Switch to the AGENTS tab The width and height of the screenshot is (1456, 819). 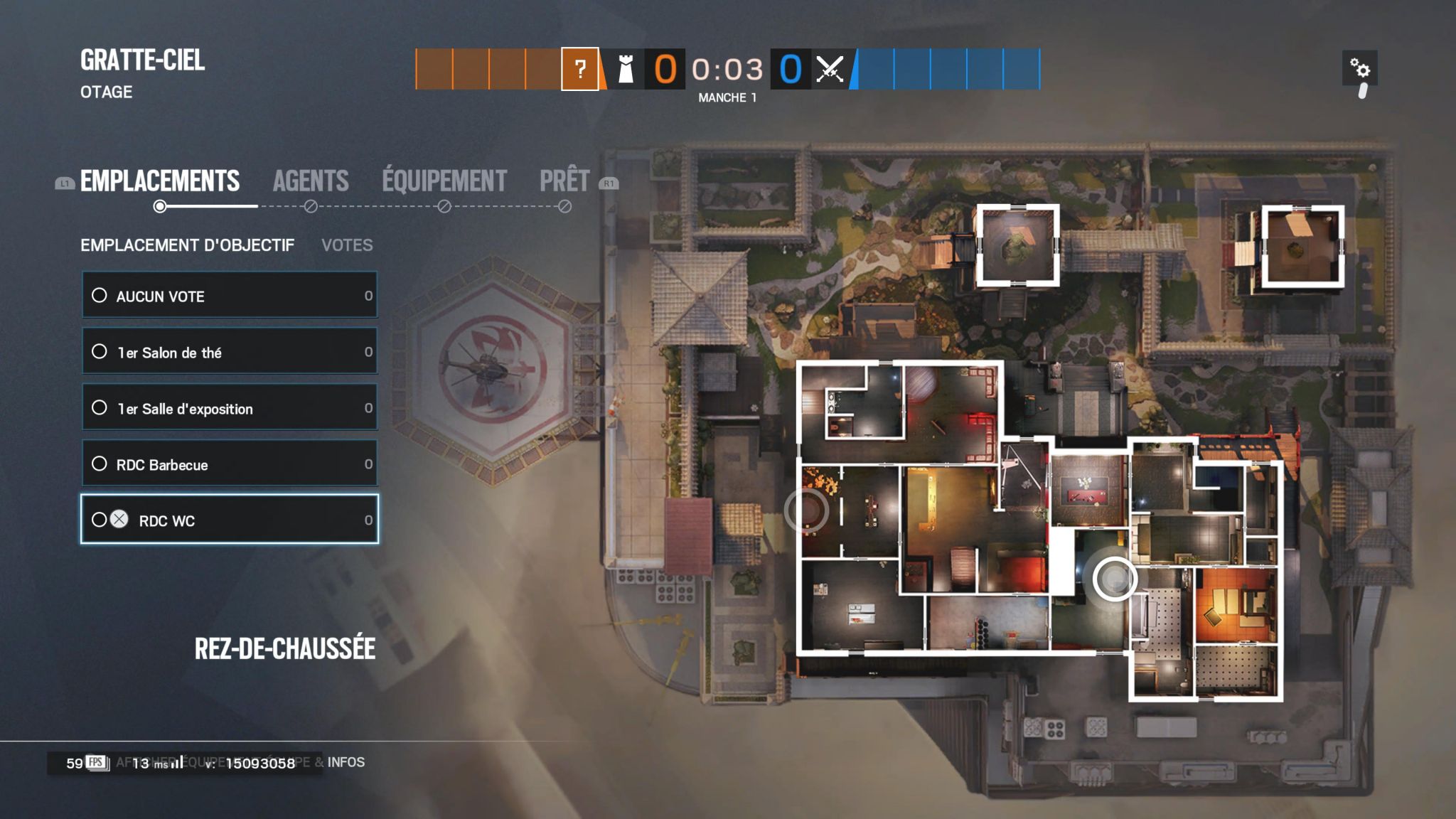(x=311, y=181)
